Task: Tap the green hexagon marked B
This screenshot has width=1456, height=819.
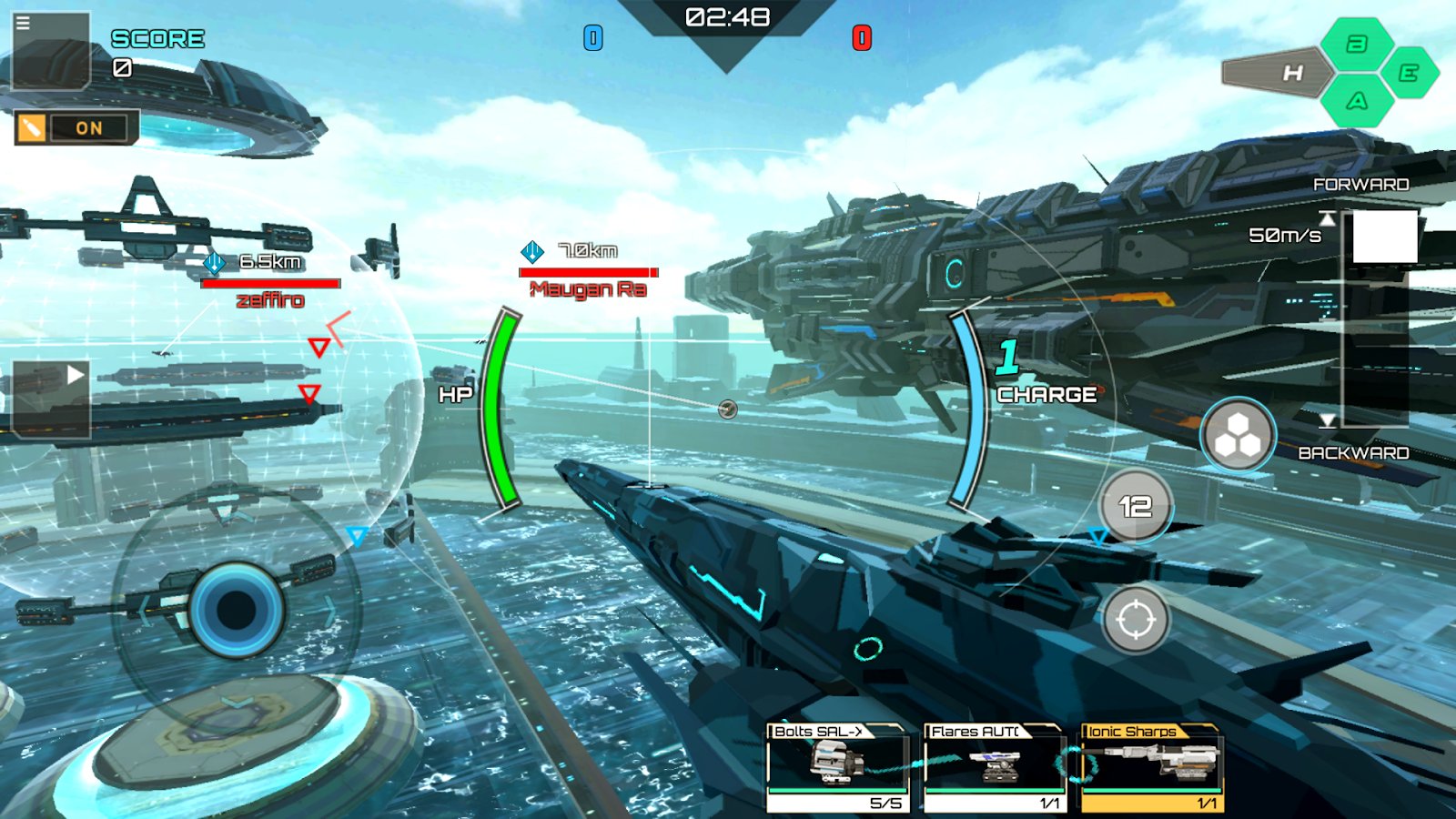Action: click(1357, 44)
